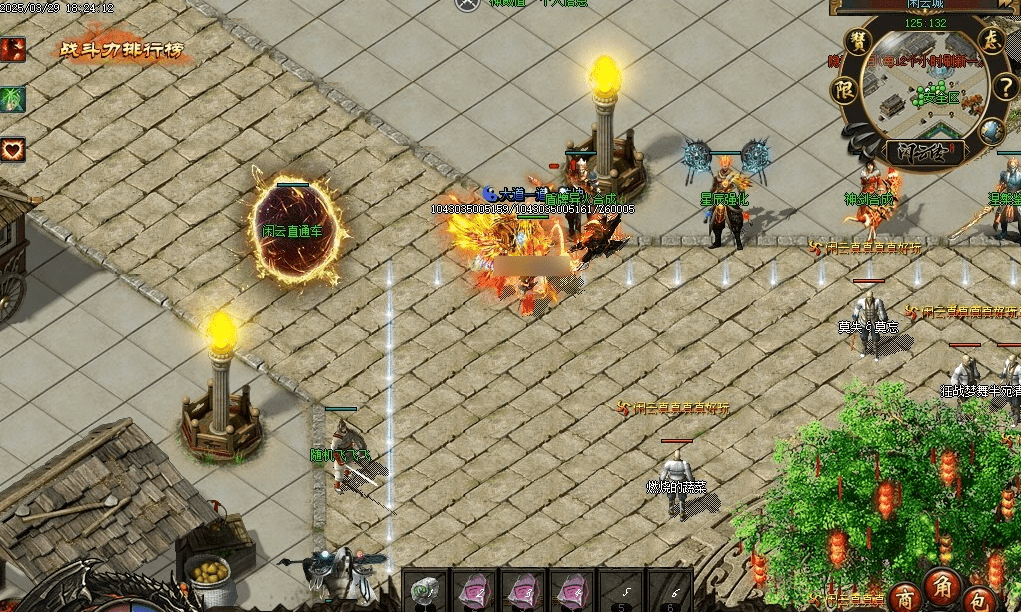Select the green plant skill icon

(x=13, y=99)
